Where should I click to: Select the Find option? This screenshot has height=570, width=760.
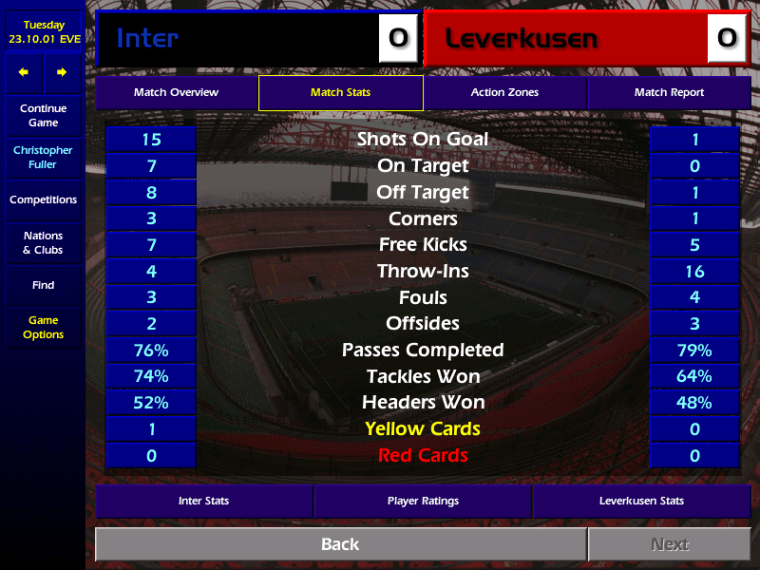pos(43,285)
